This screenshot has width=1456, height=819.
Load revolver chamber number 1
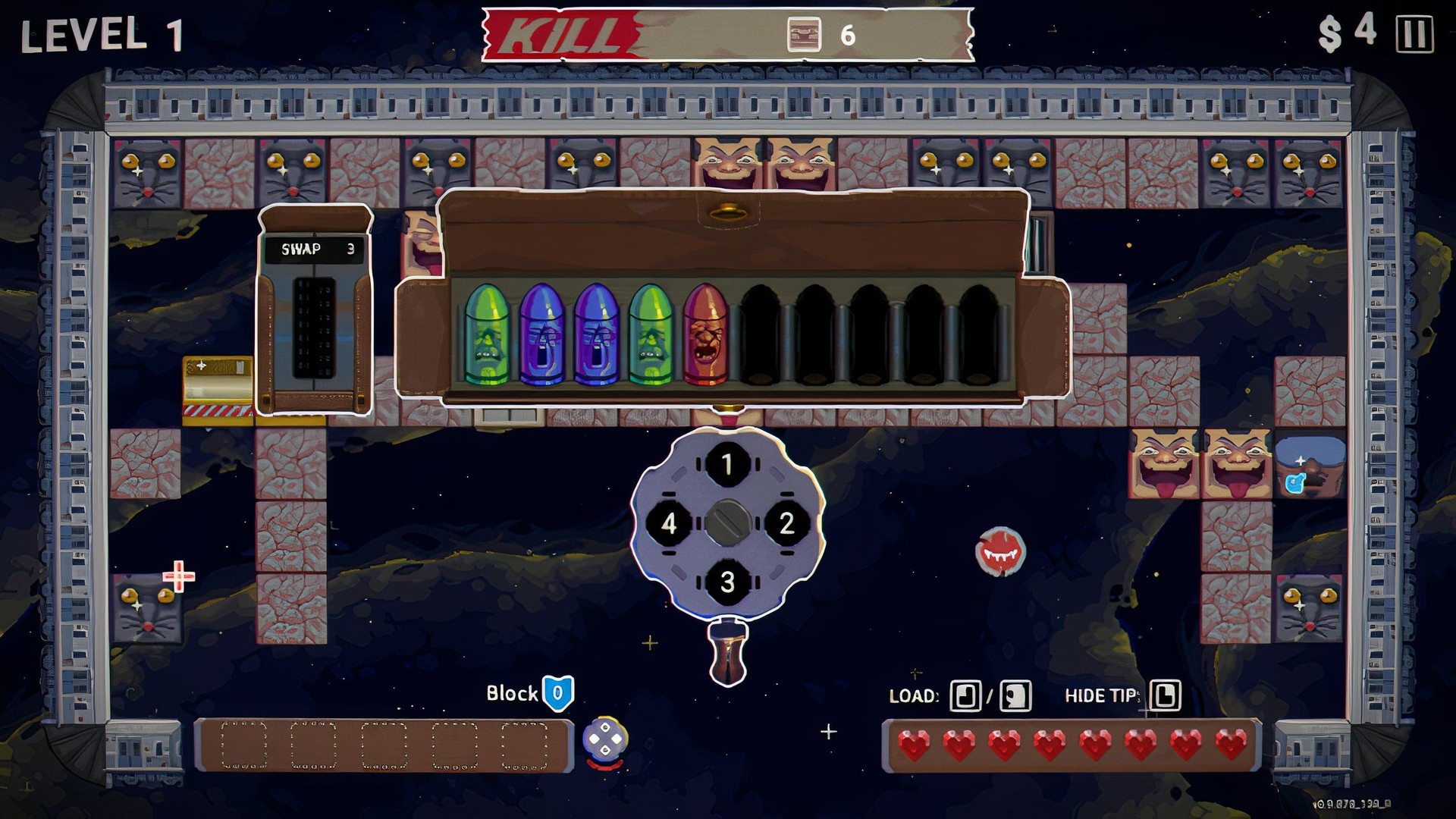coord(727,463)
